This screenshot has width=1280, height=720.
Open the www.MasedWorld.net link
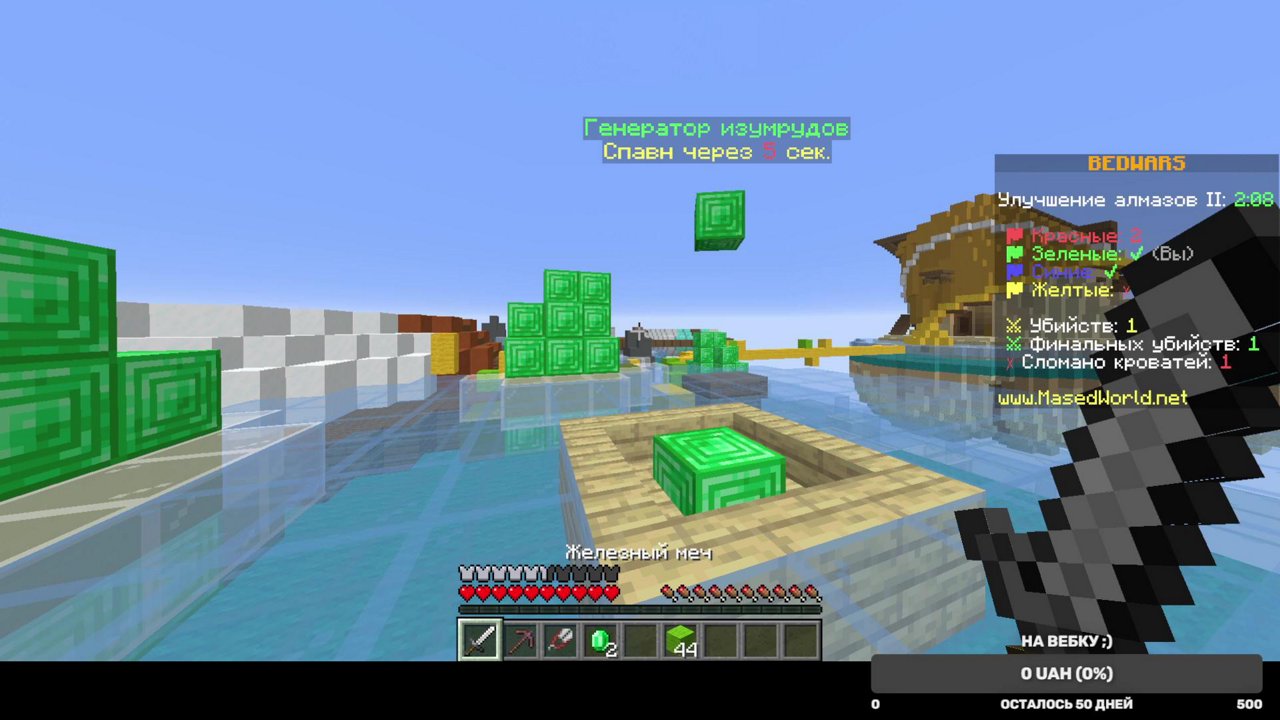[1092, 397]
